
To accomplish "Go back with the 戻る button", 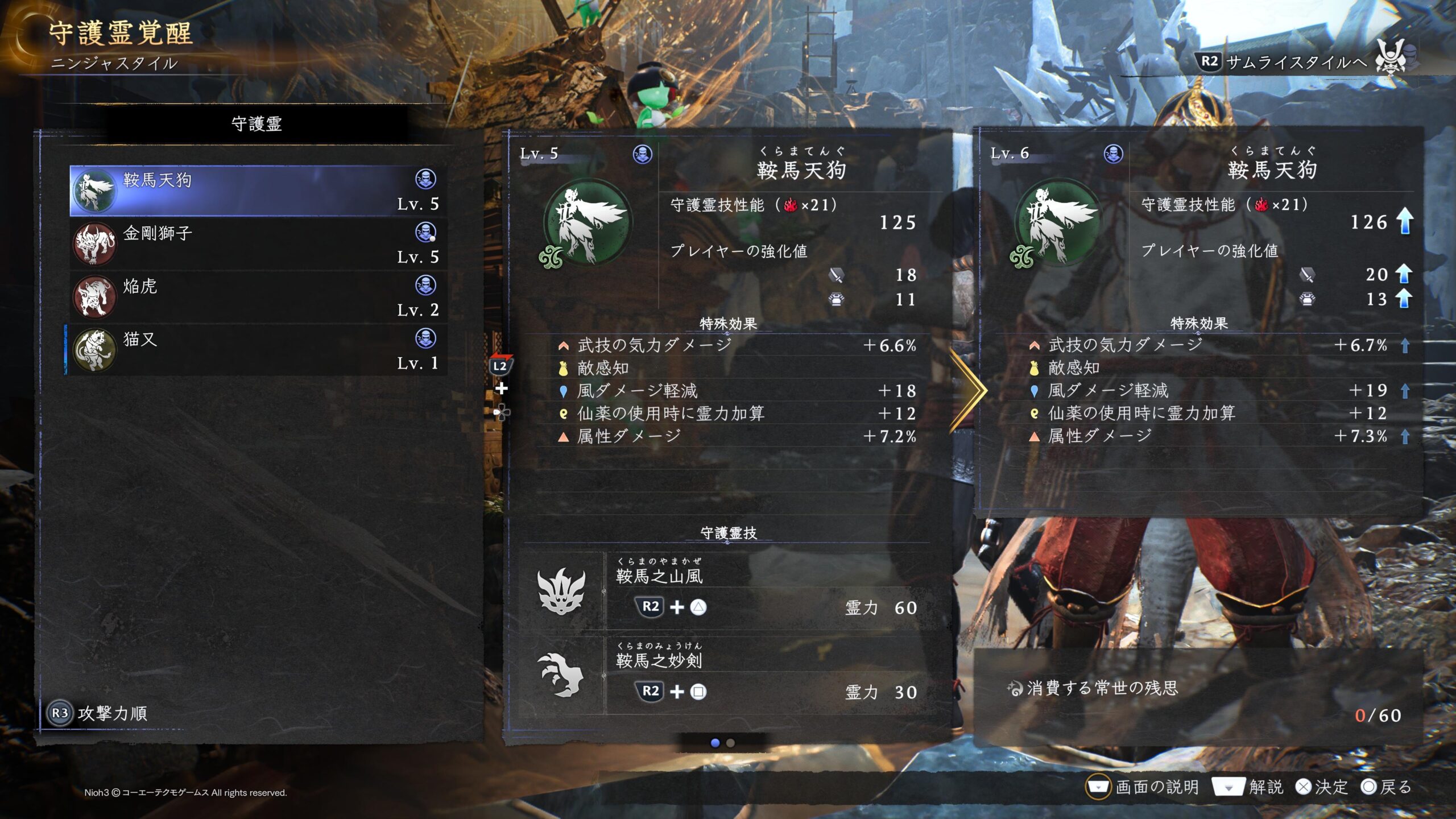I will (1387, 787).
